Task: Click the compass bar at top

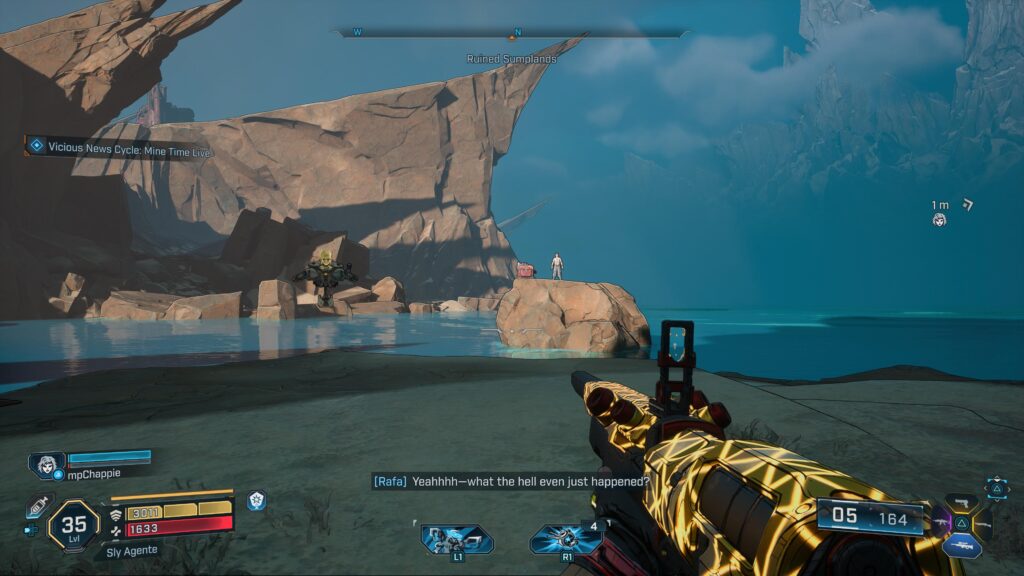Action: point(511,33)
